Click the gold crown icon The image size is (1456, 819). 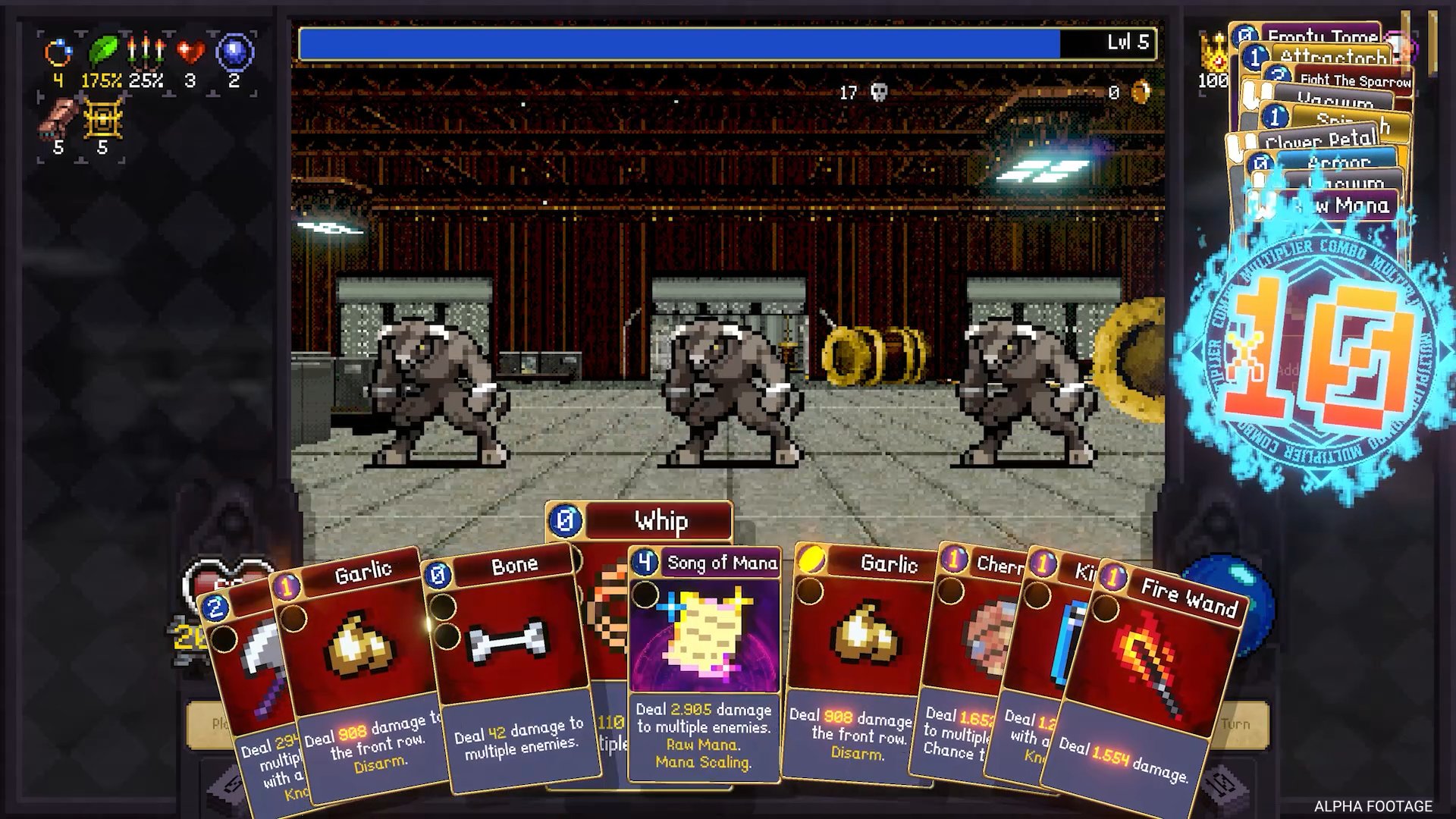[1213, 53]
